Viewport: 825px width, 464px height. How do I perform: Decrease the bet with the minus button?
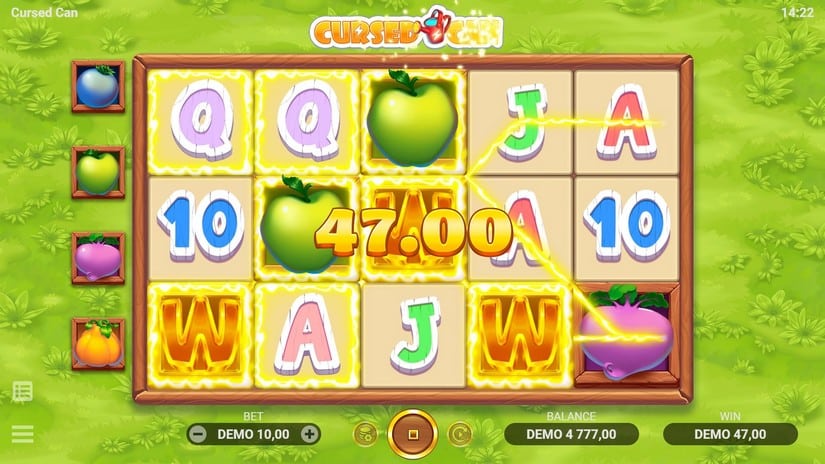pyautogui.click(x=198, y=434)
